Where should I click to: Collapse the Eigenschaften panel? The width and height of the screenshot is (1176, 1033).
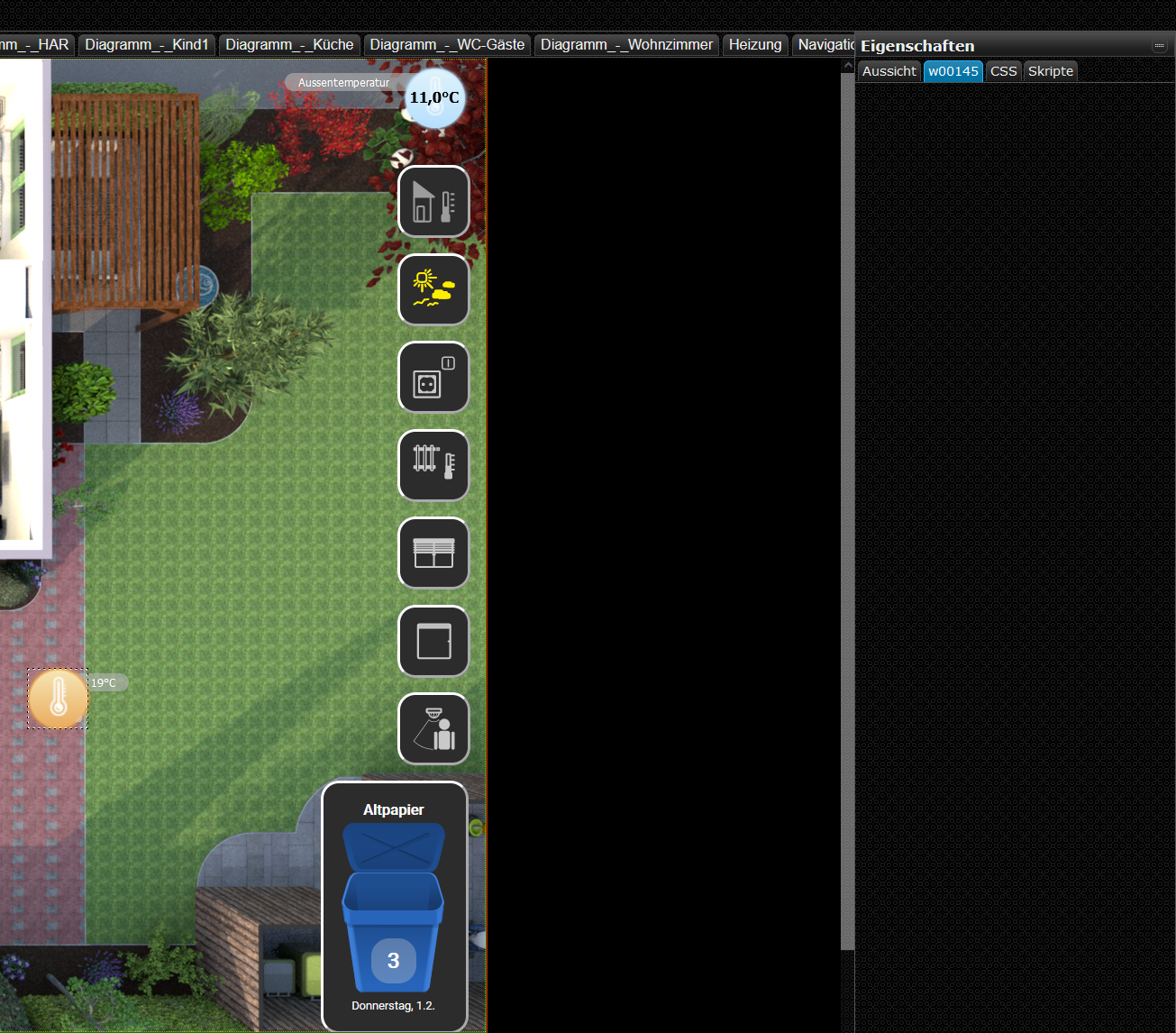[1159, 46]
